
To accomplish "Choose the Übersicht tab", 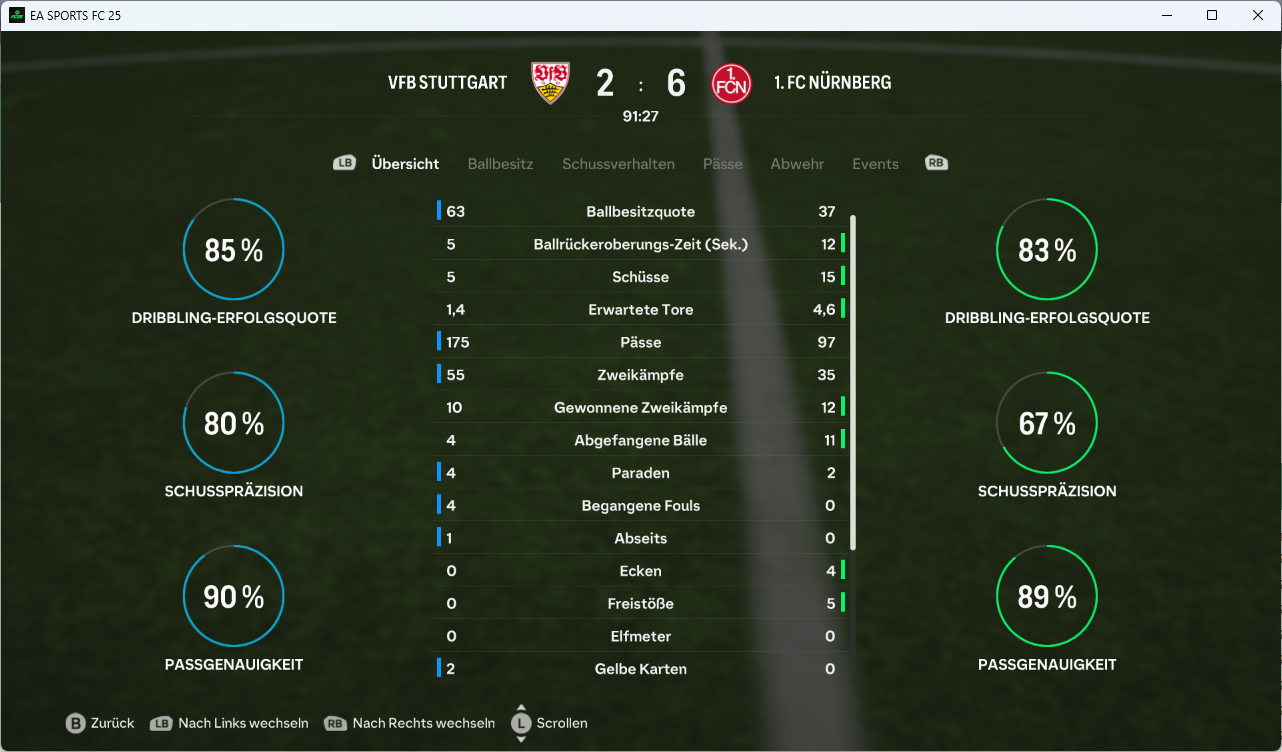I will pos(405,164).
